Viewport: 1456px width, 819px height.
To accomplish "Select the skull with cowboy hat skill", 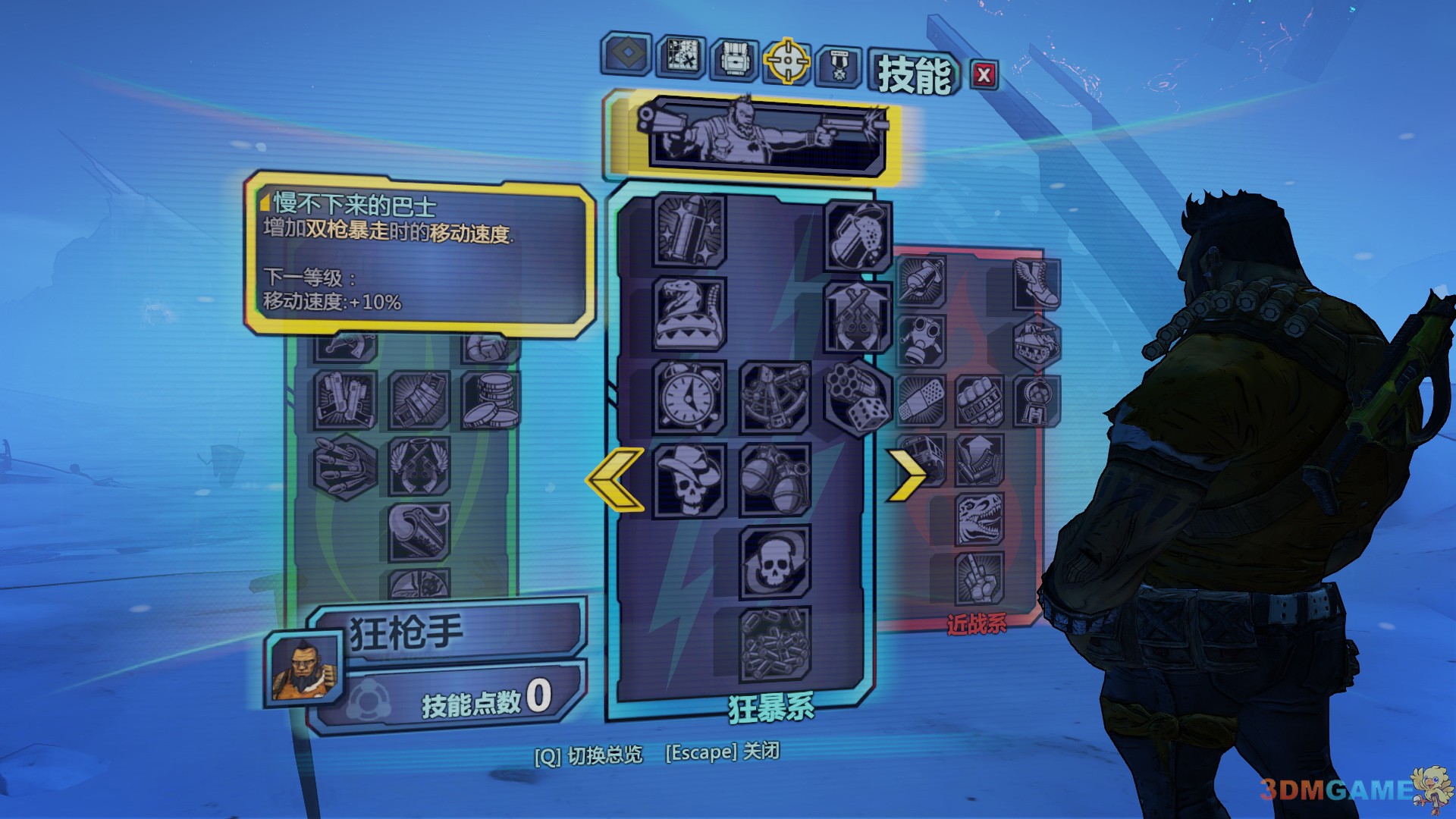I will (x=689, y=479).
